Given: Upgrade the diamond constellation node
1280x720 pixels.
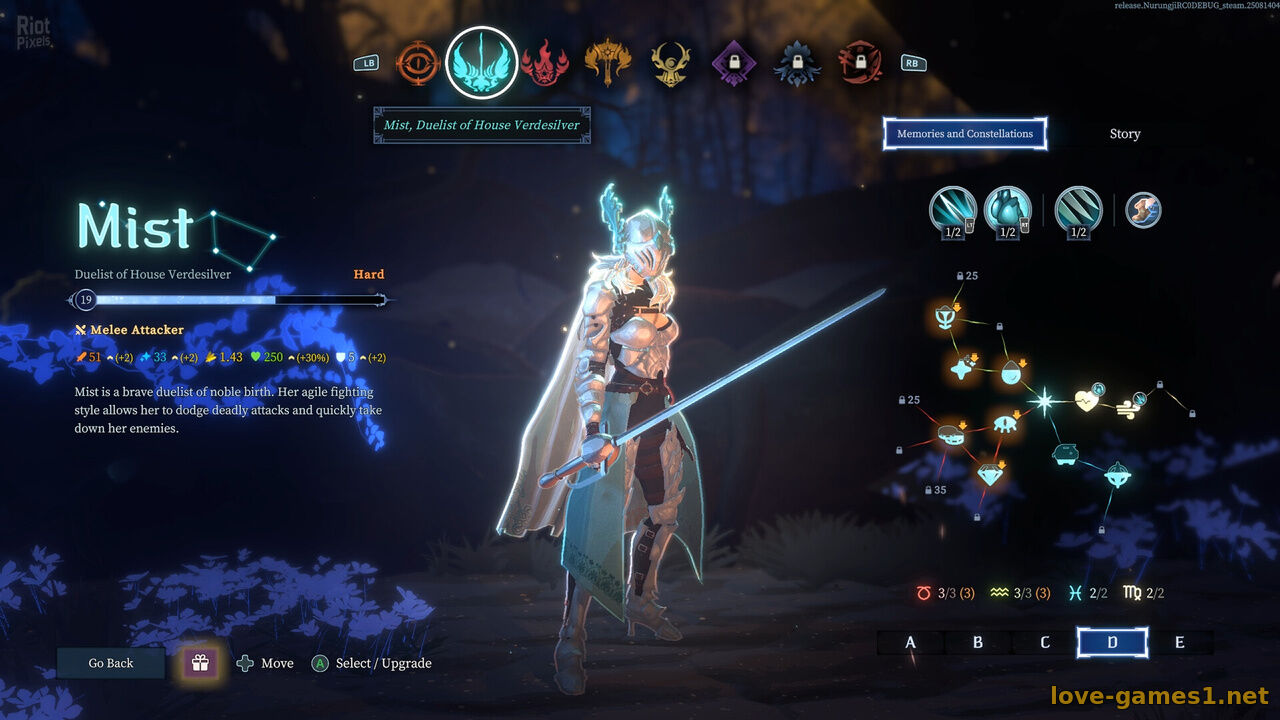Looking at the screenshot, I should pyautogui.click(x=990, y=474).
